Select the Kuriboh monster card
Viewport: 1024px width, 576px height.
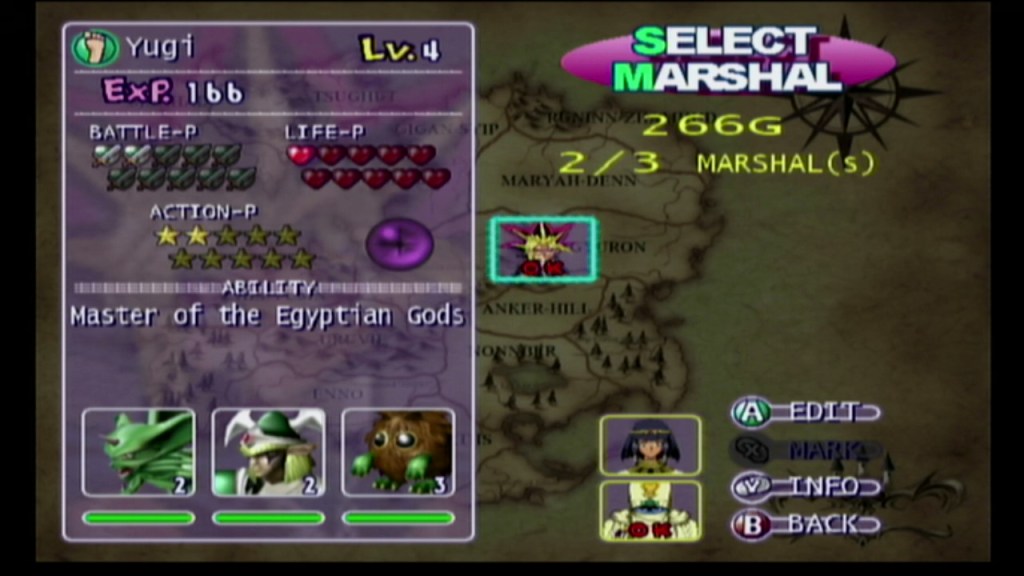(398, 452)
